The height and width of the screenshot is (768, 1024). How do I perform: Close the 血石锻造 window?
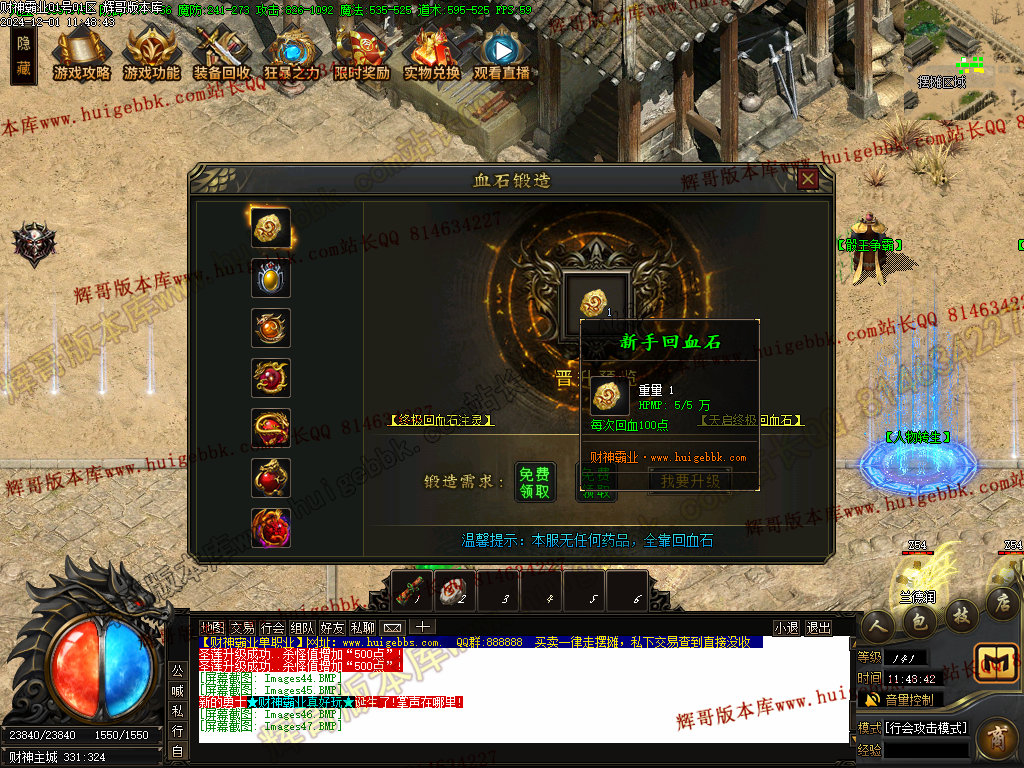click(x=808, y=179)
